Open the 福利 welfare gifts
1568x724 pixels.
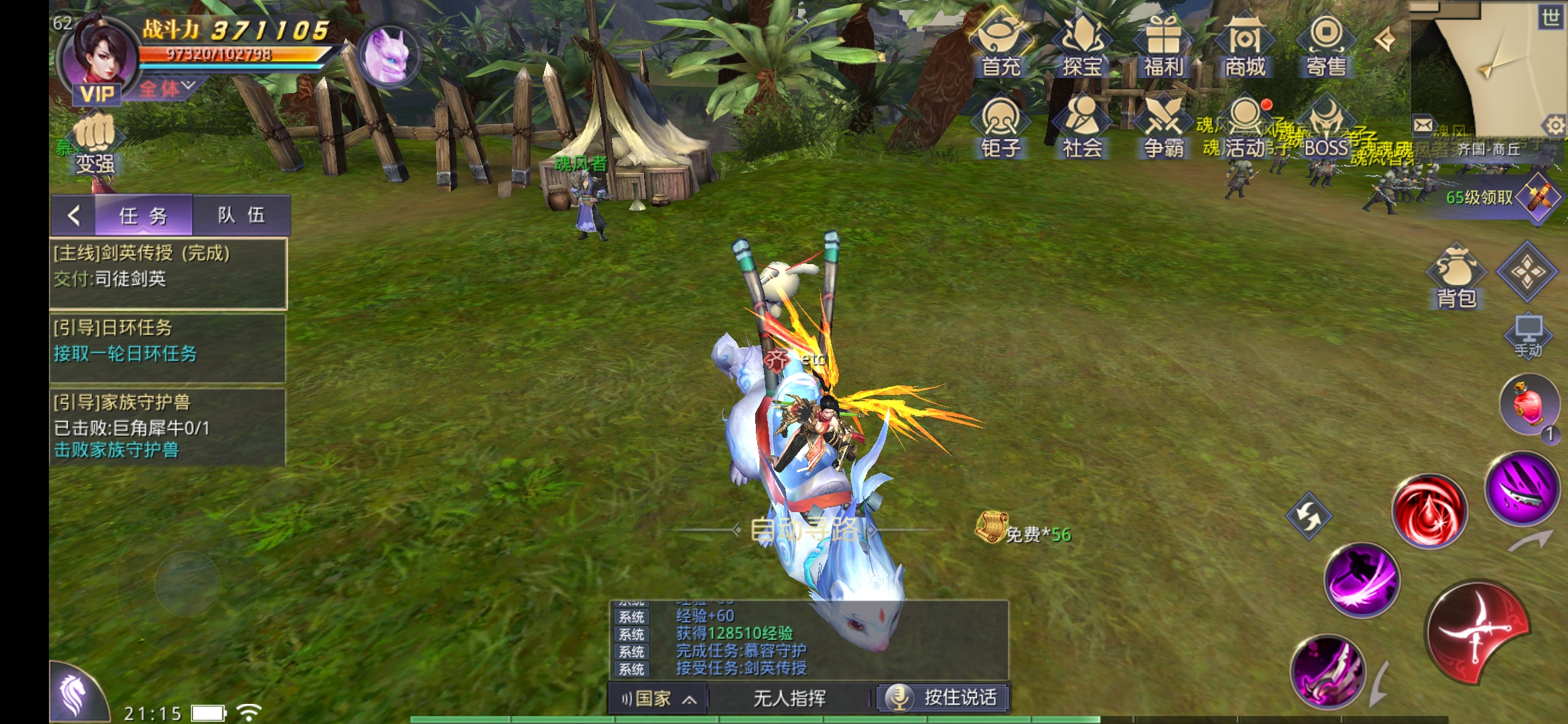pos(1163,43)
